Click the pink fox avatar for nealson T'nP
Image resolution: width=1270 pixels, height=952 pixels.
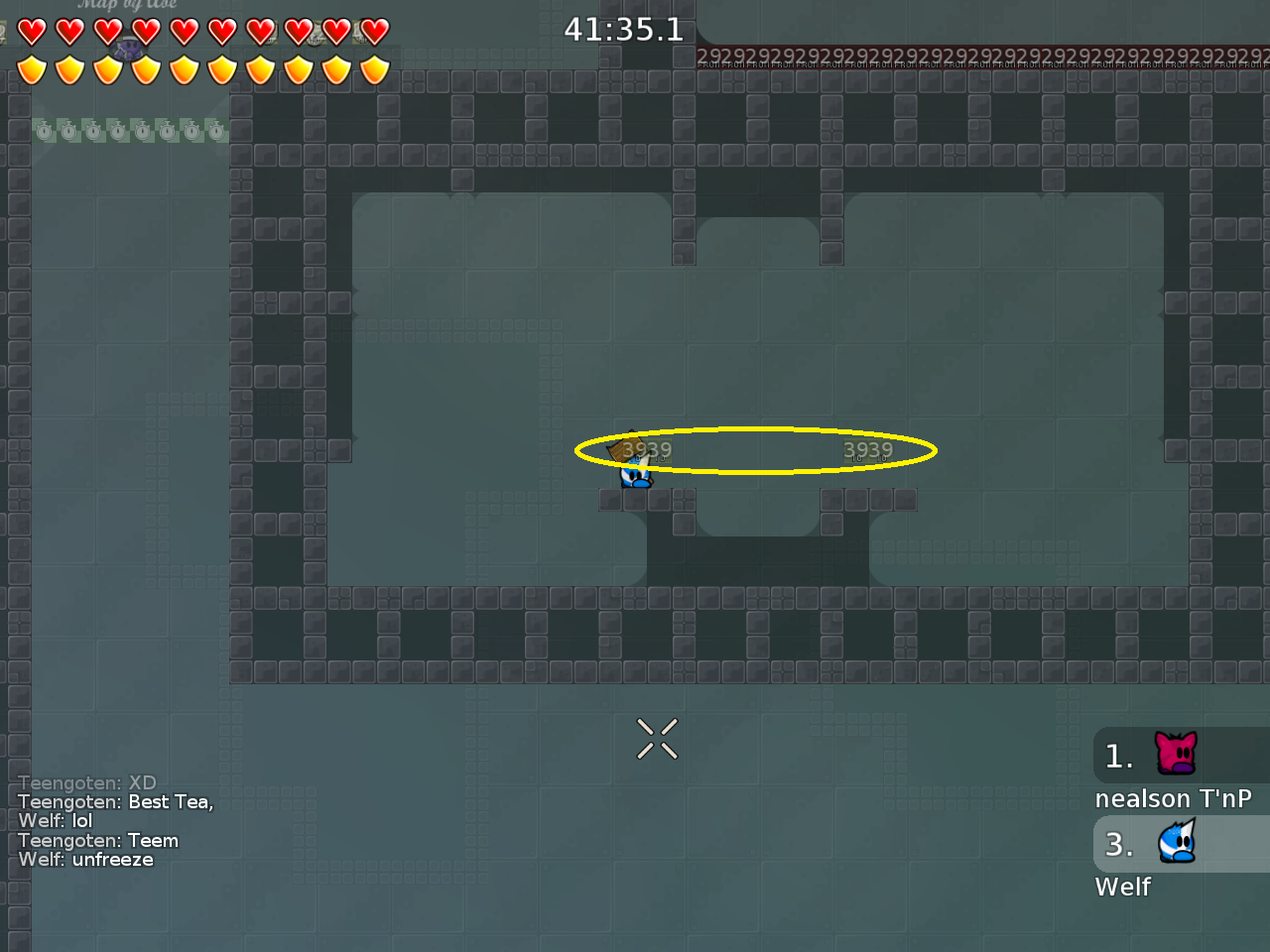click(x=1175, y=755)
